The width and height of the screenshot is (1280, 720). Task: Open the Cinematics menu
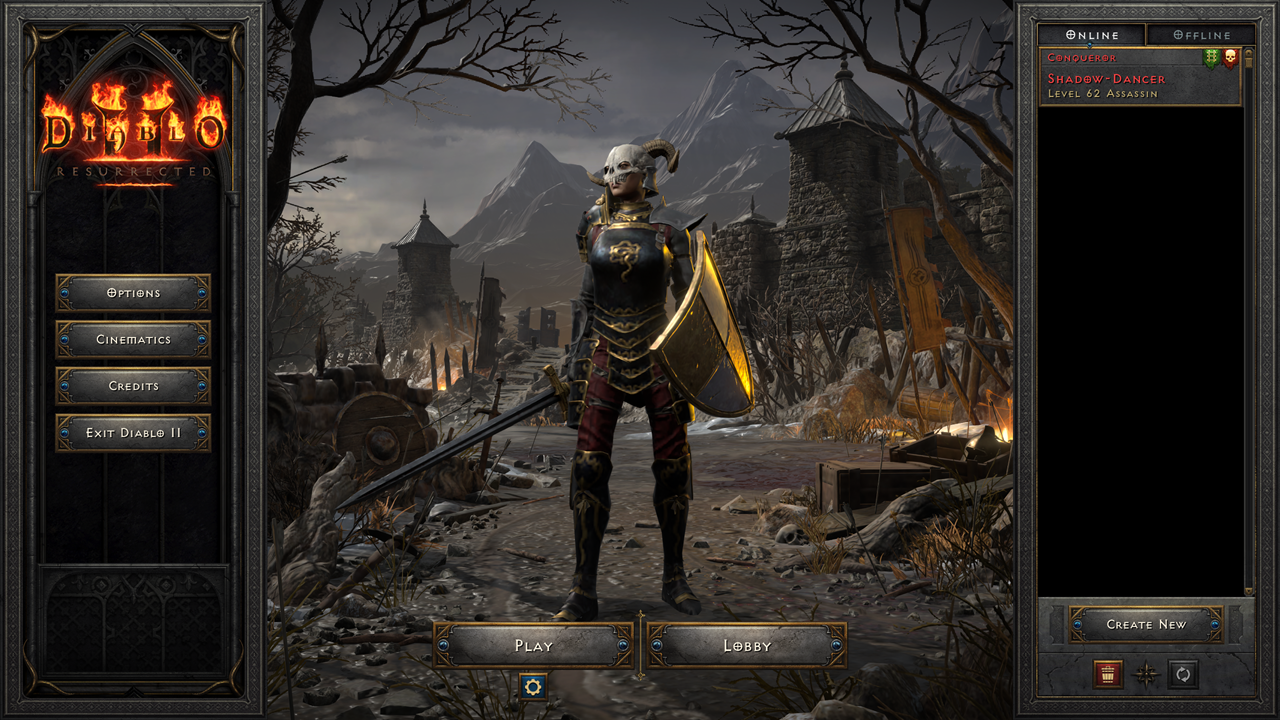point(135,340)
